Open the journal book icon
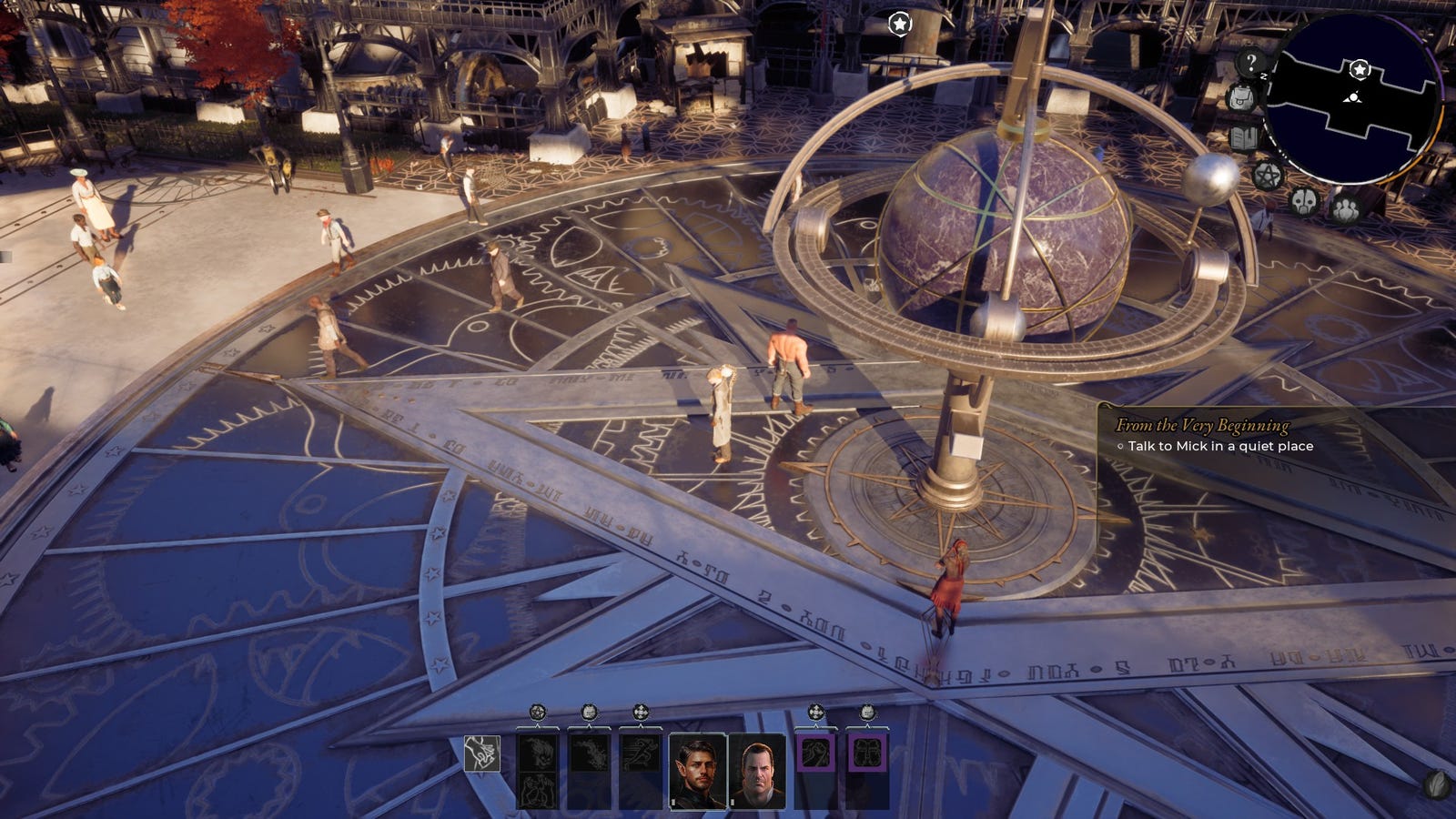1456x819 pixels. tap(1243, 139)
